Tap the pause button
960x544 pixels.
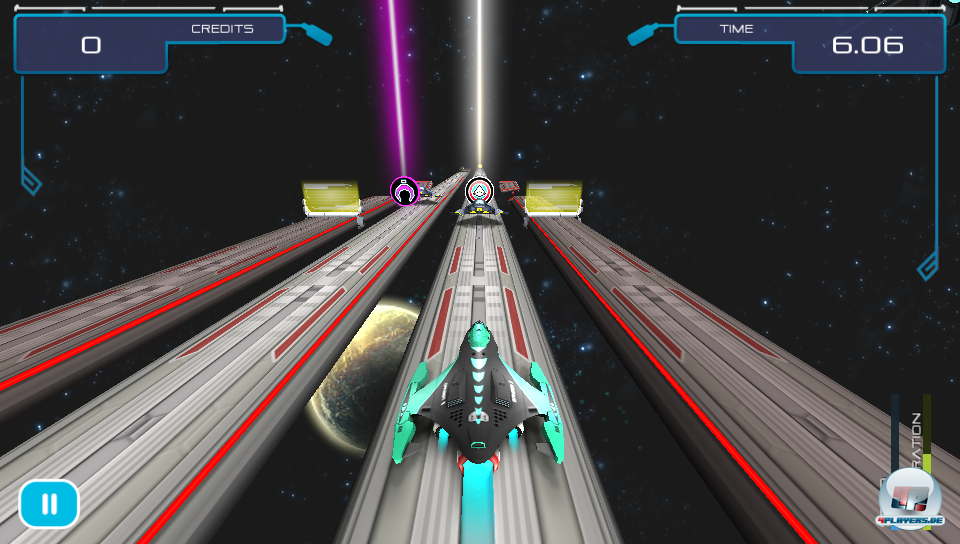[48, 504]
